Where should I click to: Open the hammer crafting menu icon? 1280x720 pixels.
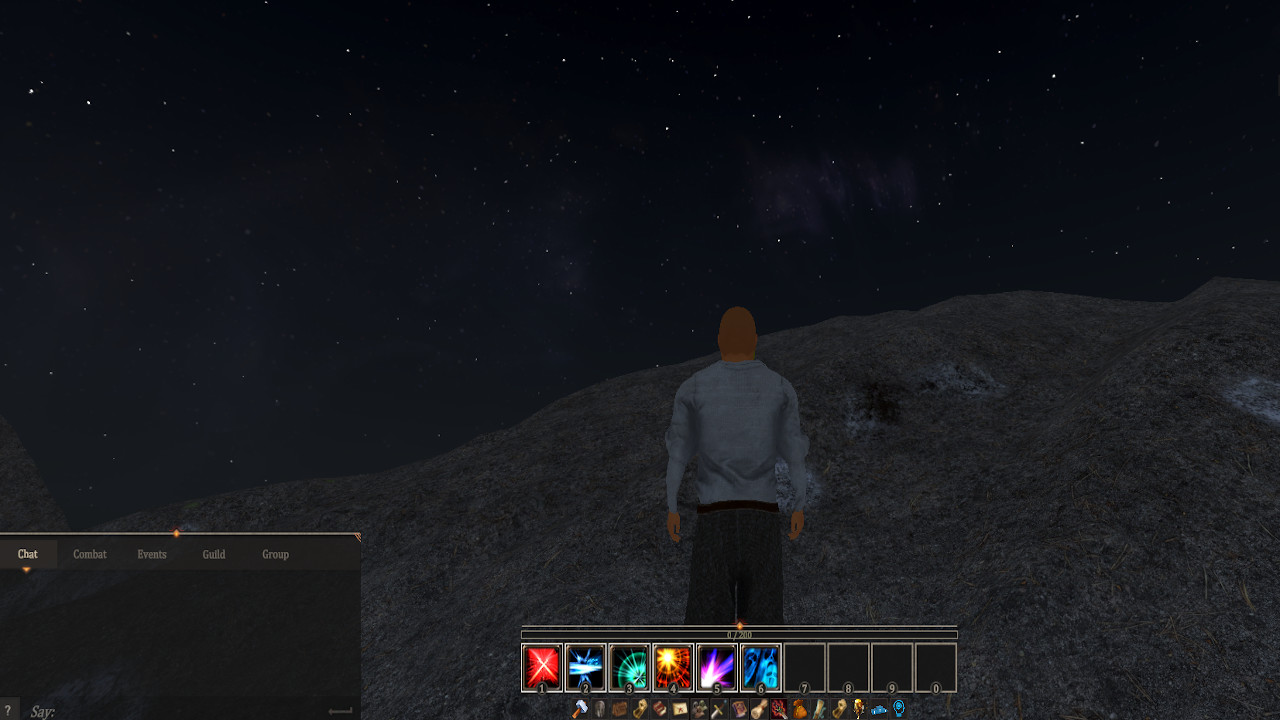click(x=580, y=709)
